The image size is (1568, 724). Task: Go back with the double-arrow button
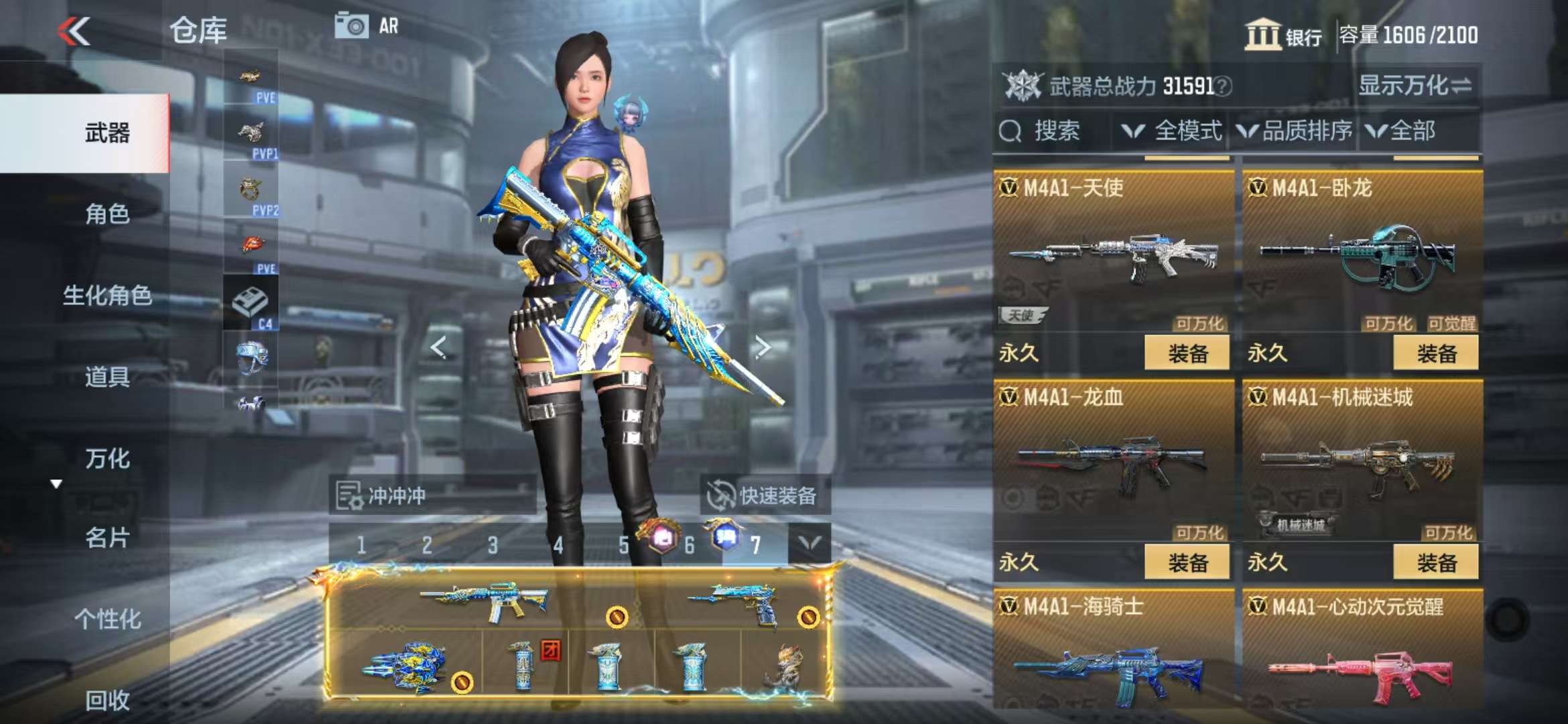coord(74,32)
